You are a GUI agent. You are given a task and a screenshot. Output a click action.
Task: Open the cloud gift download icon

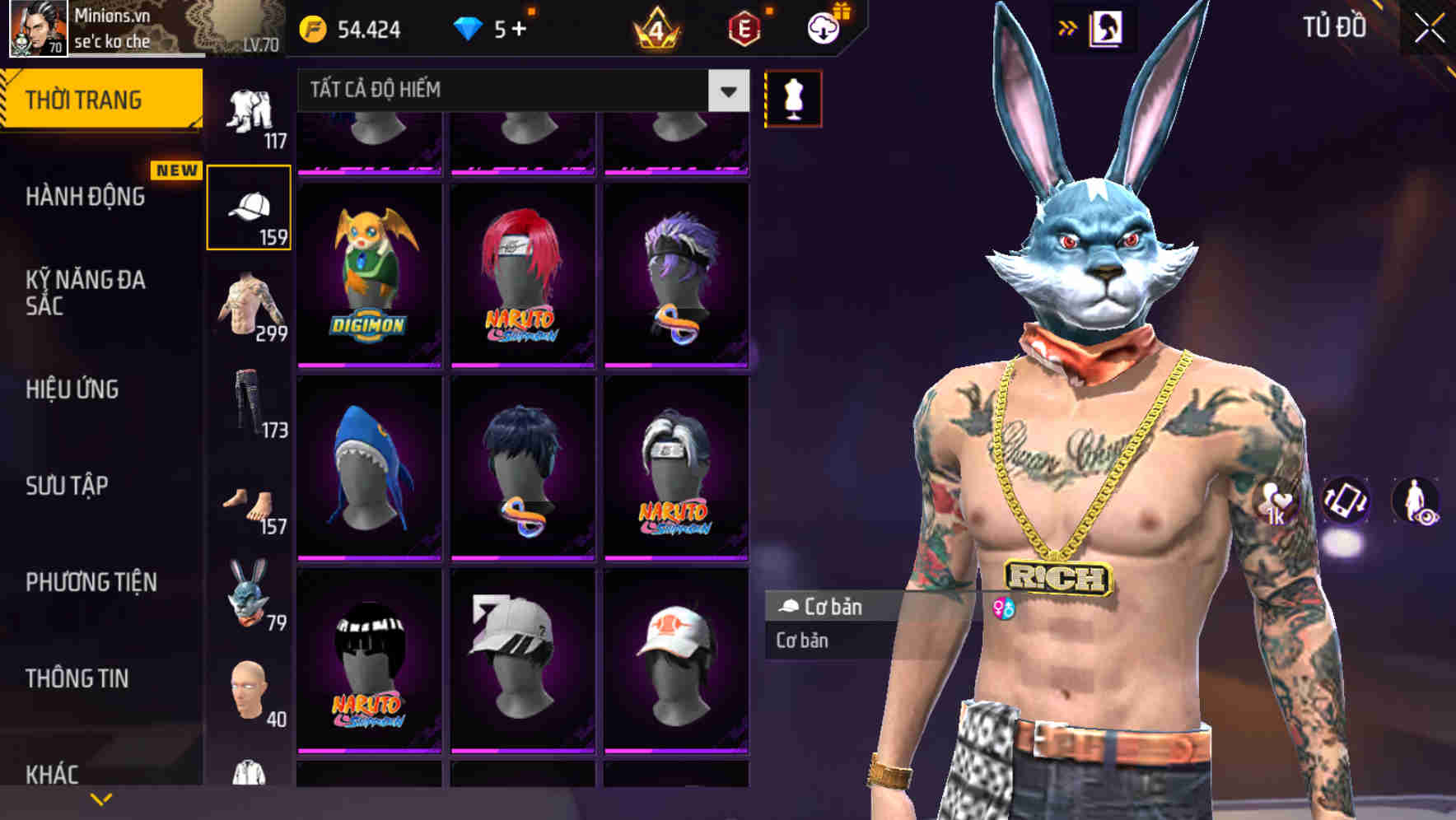click(x=824, y=27)
